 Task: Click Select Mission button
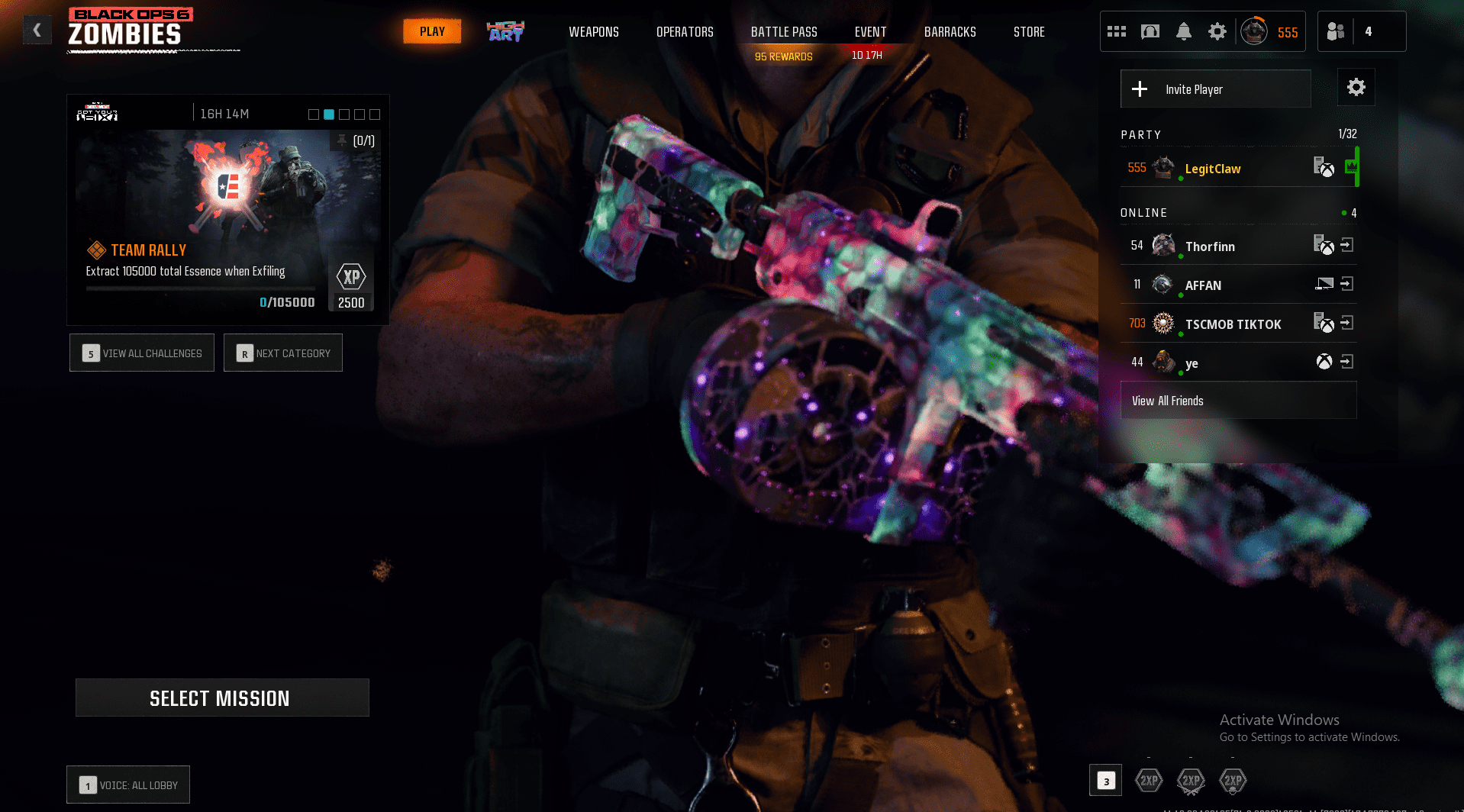(221, 698)
